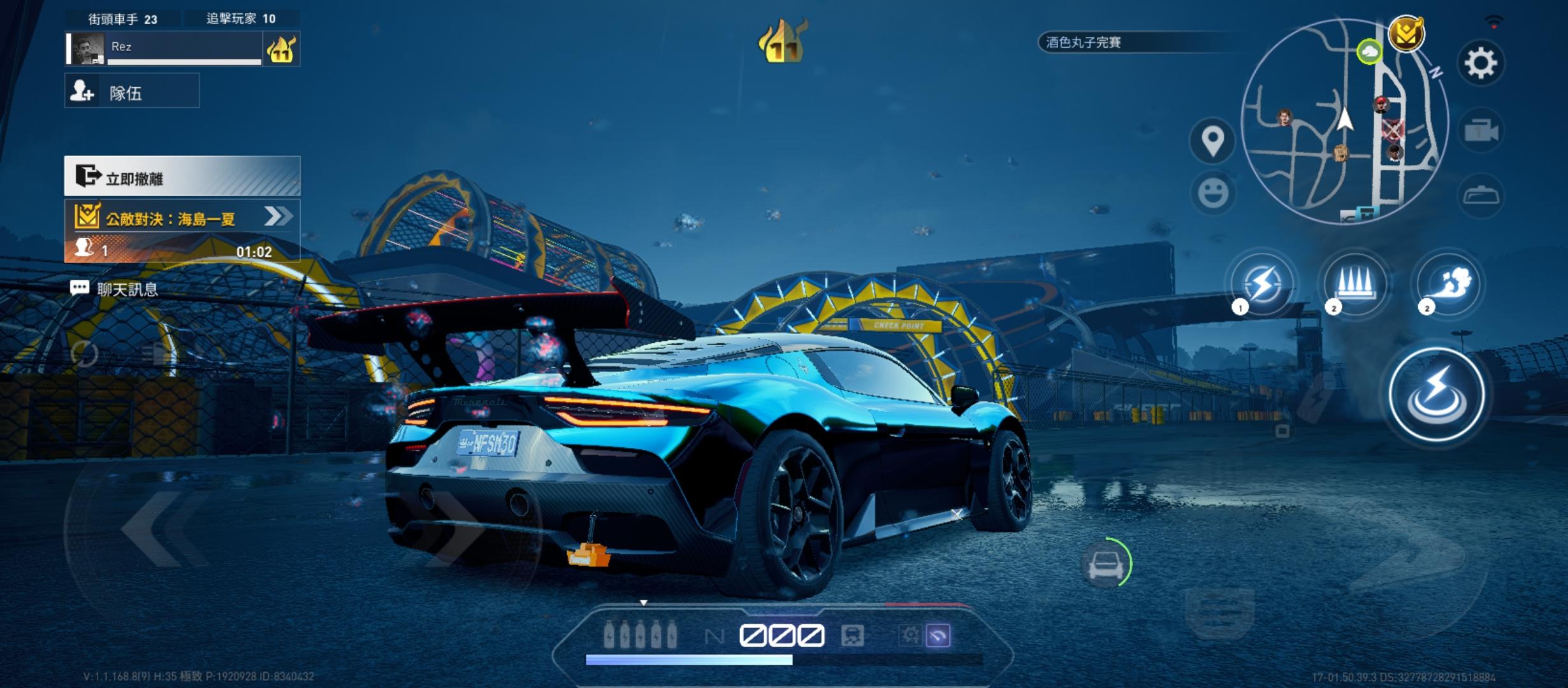The width and height of the screenshot is (1568, 688).
Task: Click the map location pin icon
Action: [x=1212, y=141]
